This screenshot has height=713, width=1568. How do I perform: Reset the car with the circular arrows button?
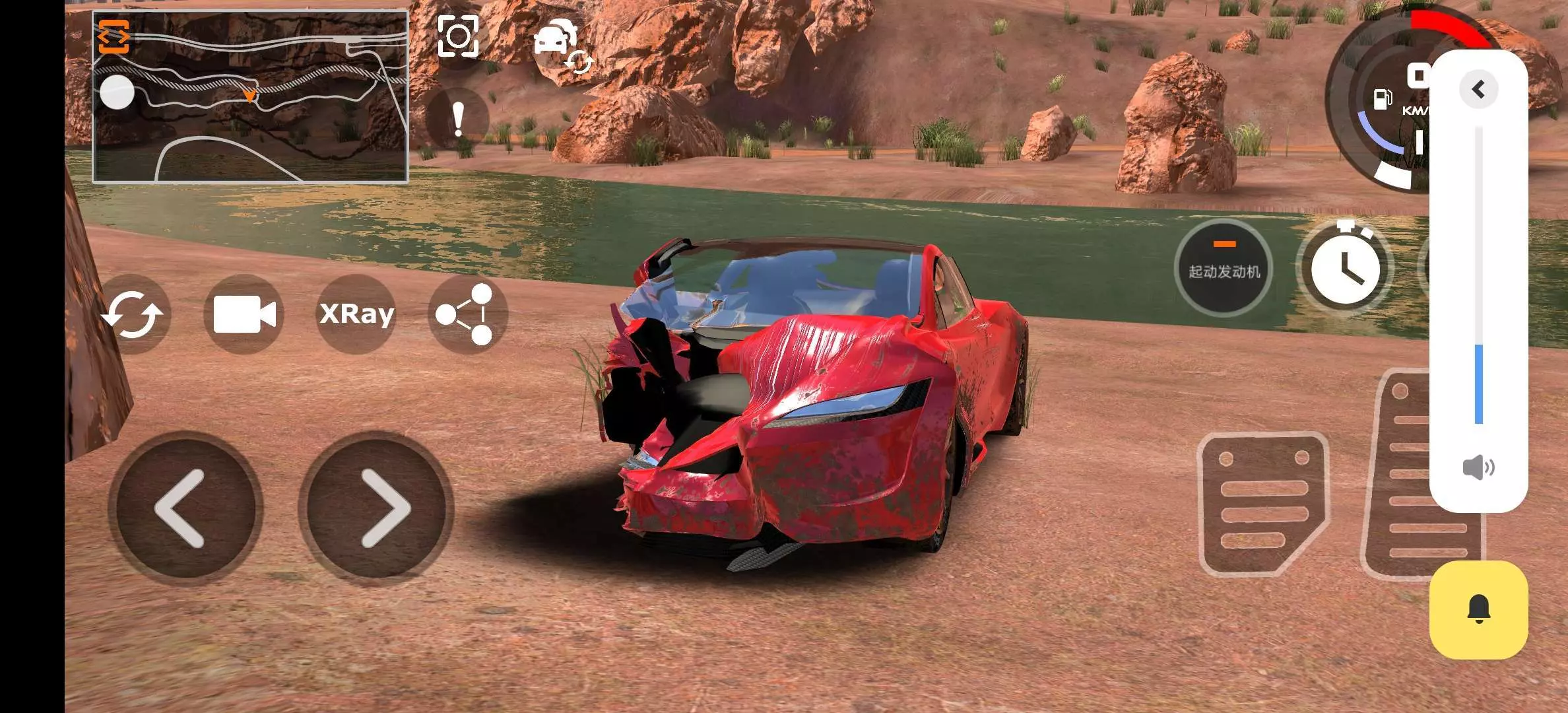pos(133,314)
